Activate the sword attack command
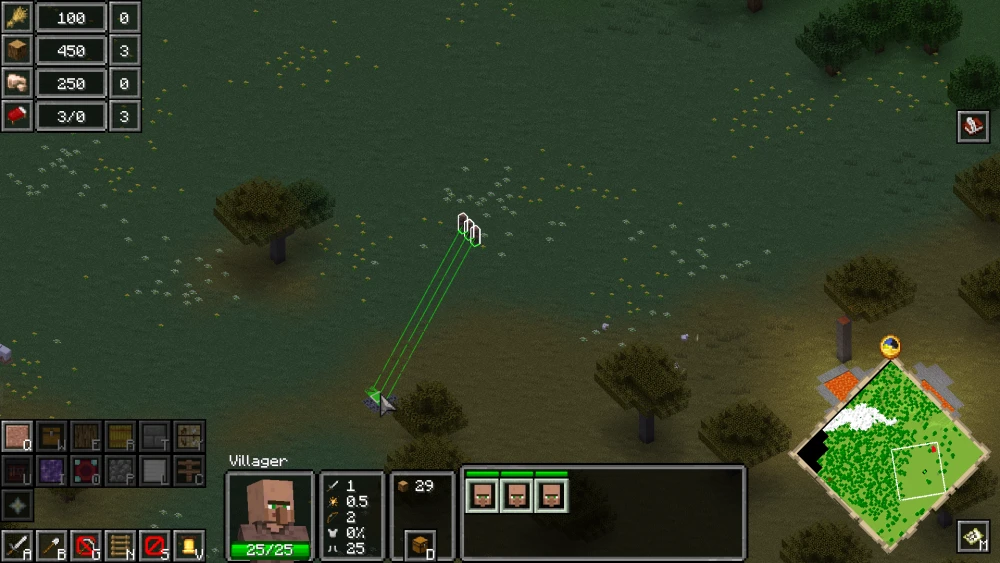This screenshot has width=1000, height=563. point(18,546)
